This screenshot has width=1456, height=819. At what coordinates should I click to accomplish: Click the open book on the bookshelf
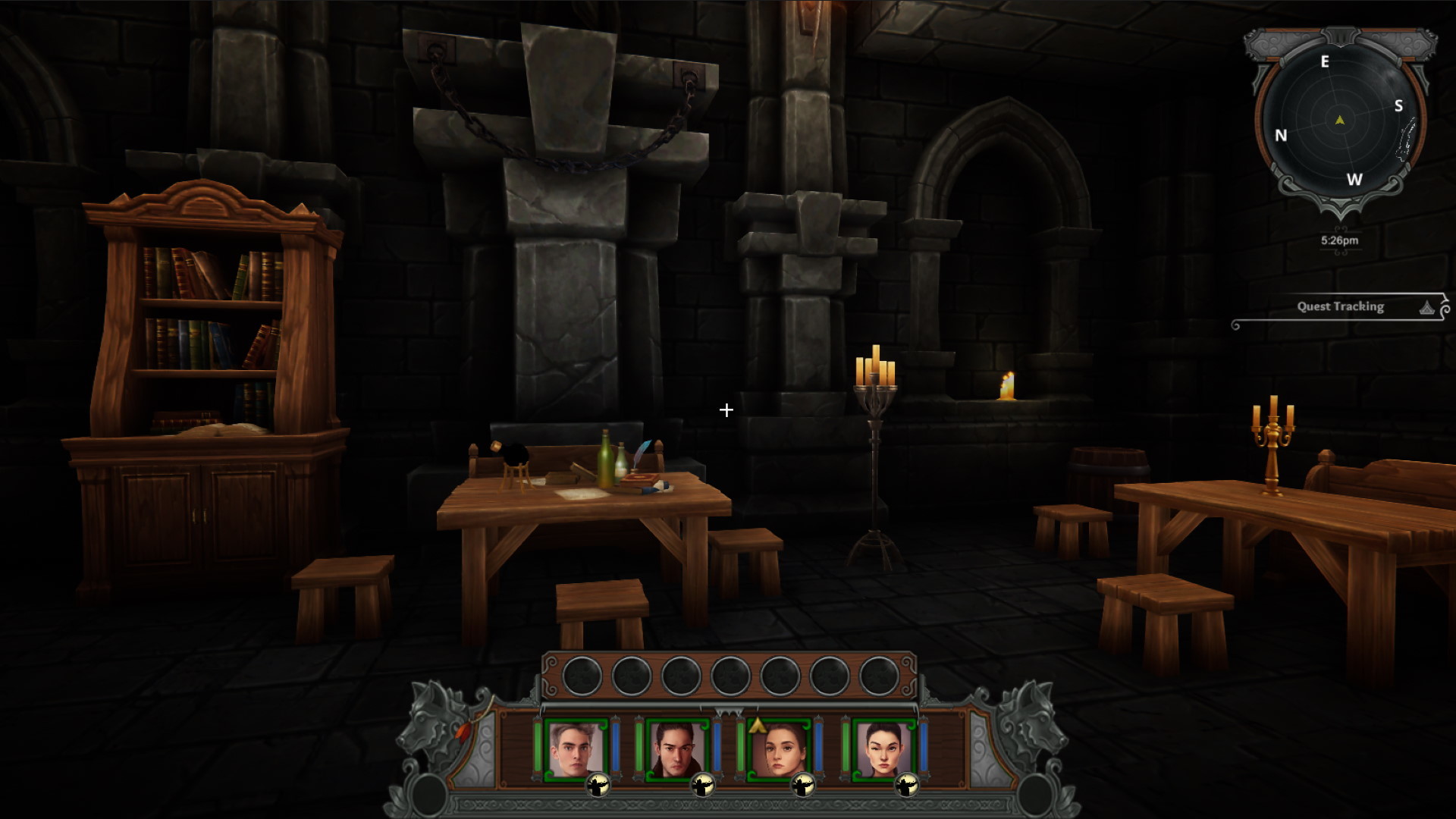(222, 429)
